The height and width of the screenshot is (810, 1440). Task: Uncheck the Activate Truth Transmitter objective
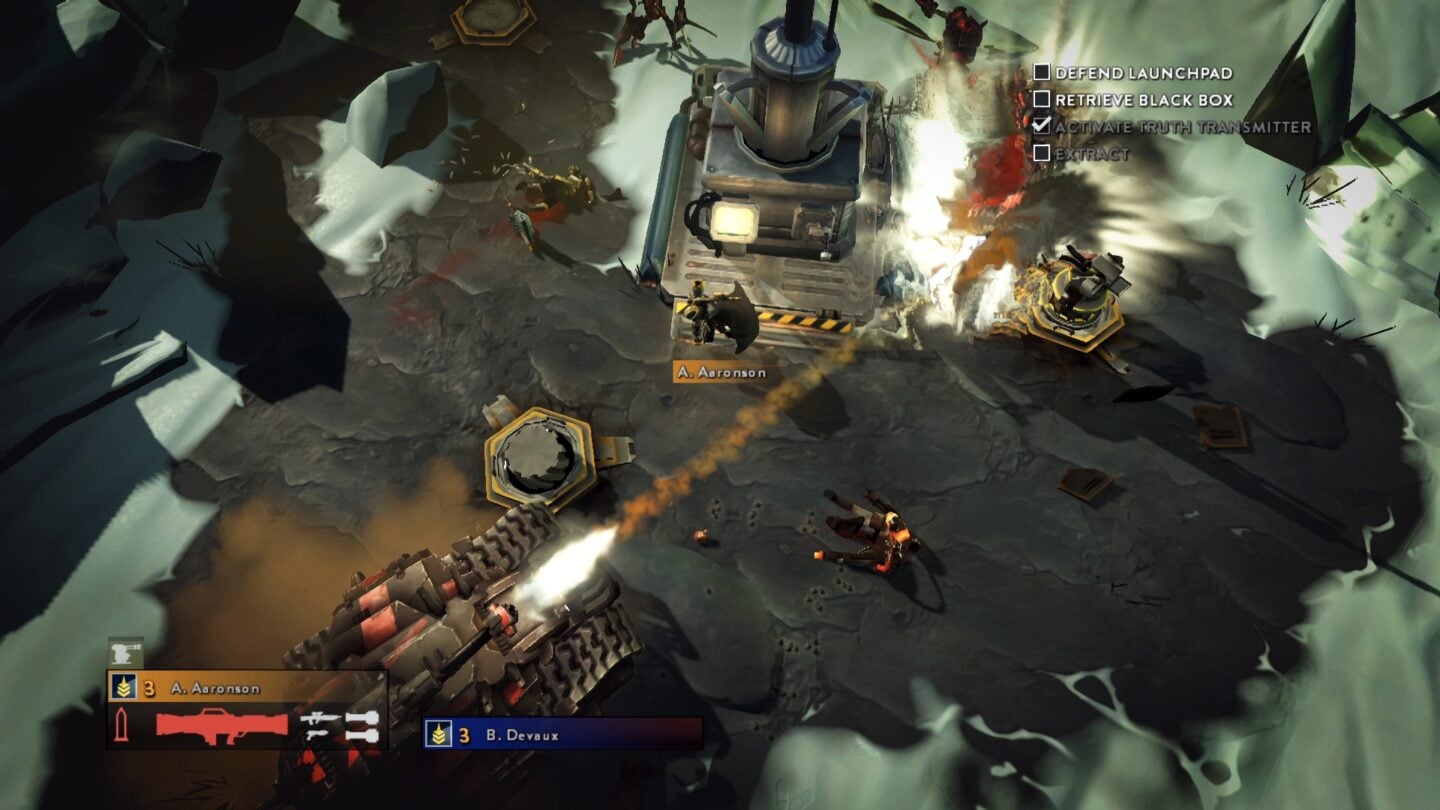click(x=1042, y=125)
